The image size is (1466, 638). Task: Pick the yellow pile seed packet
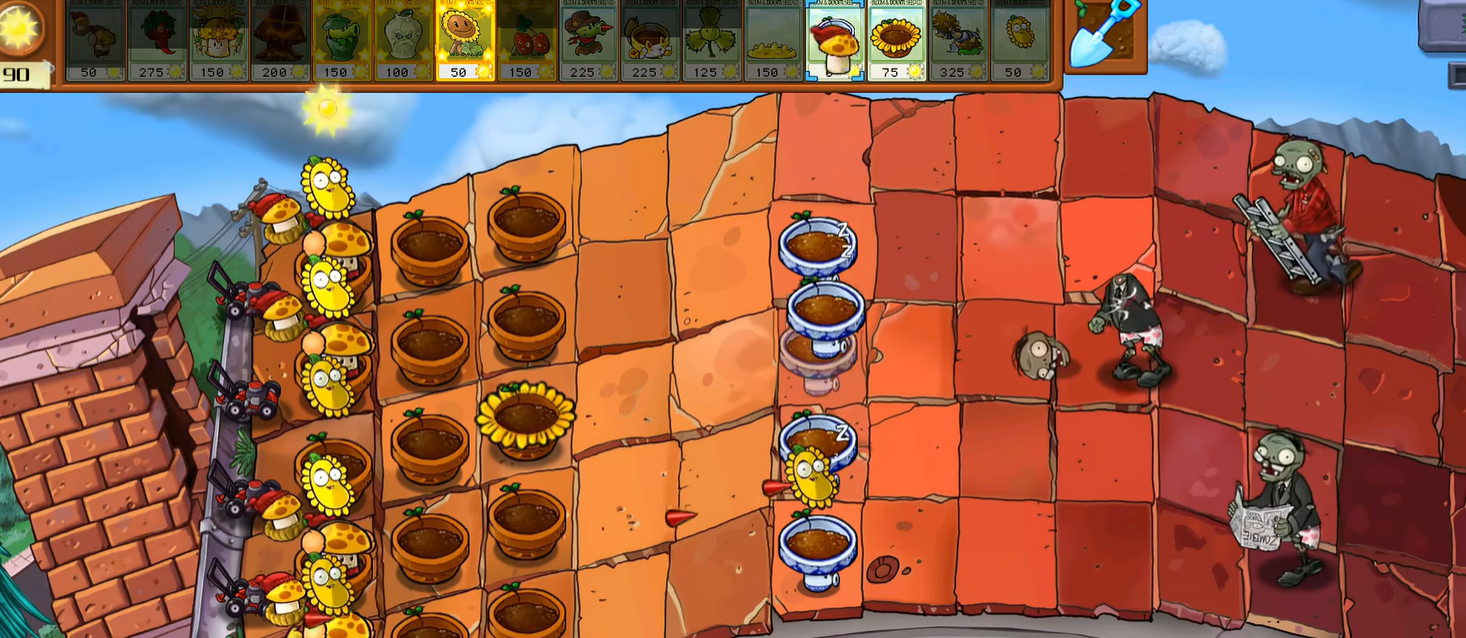[x=774, y=40]
